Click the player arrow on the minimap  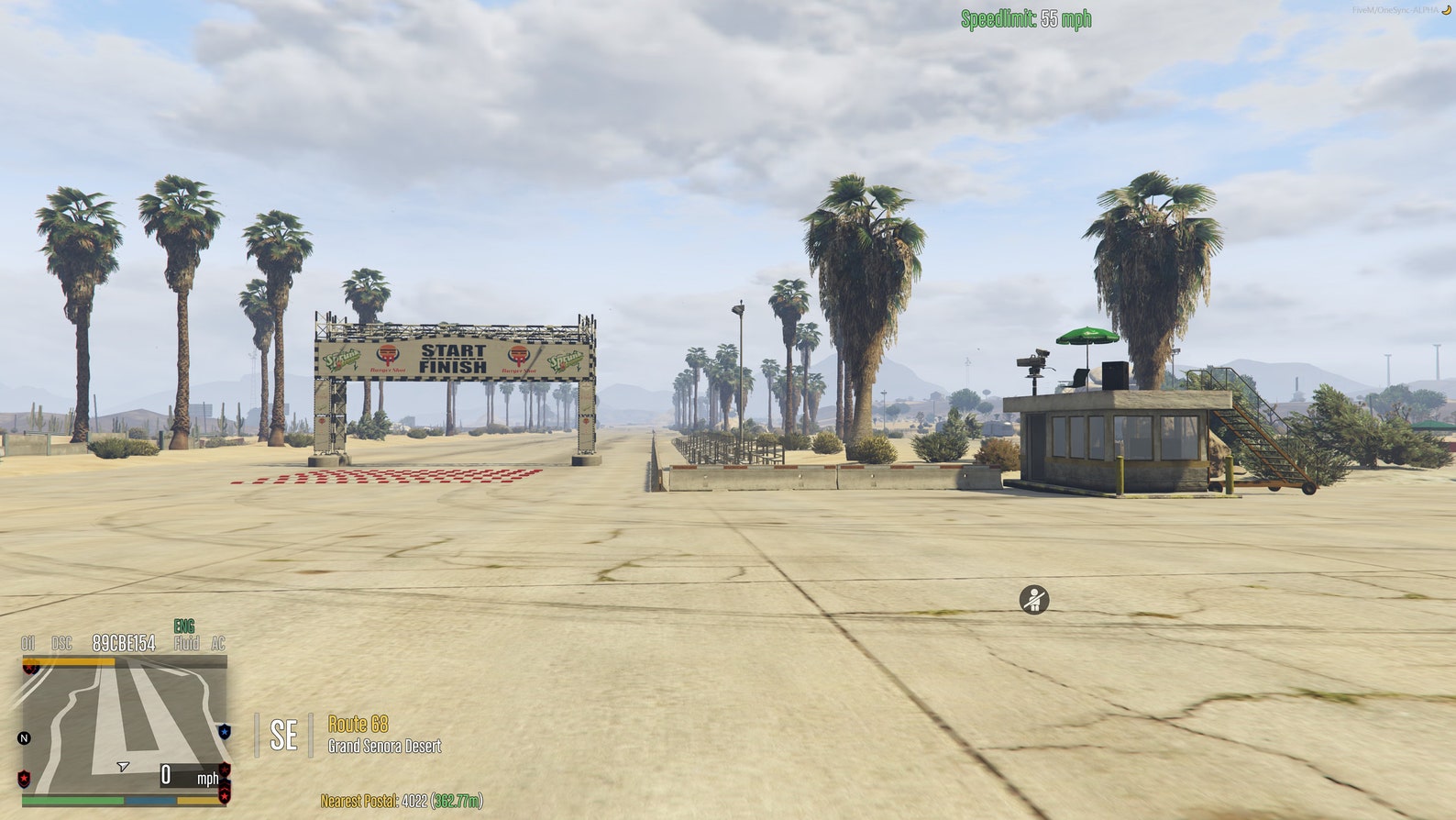click(123, 766)
